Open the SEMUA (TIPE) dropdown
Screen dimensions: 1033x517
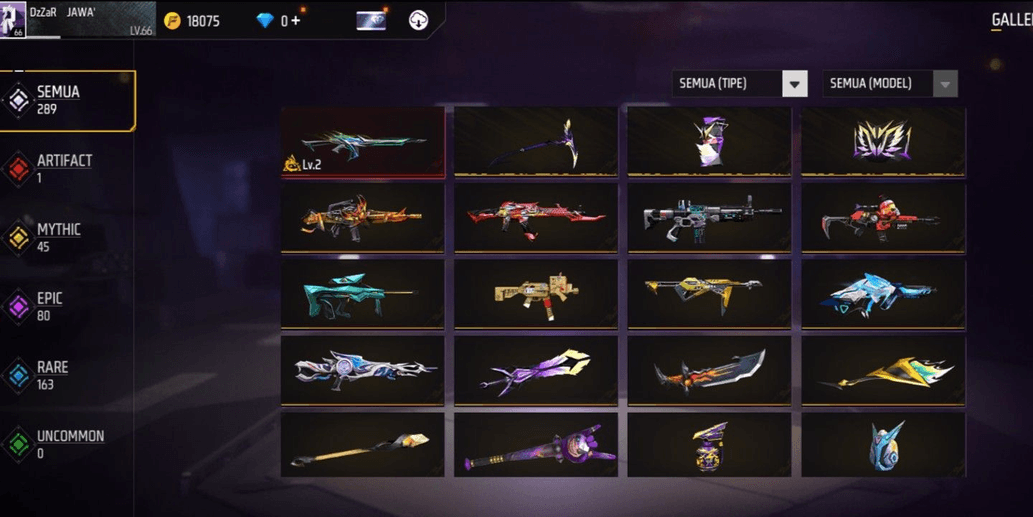[739, 84]
